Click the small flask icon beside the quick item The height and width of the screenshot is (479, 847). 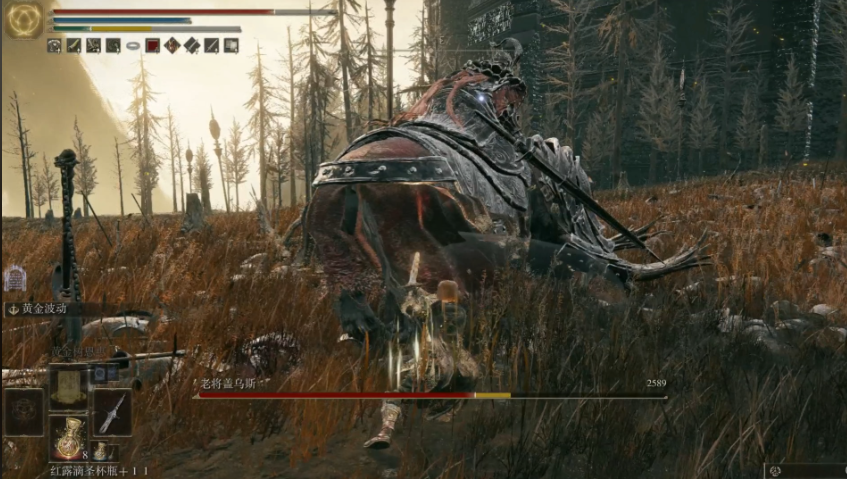click(x=102, y=451)
